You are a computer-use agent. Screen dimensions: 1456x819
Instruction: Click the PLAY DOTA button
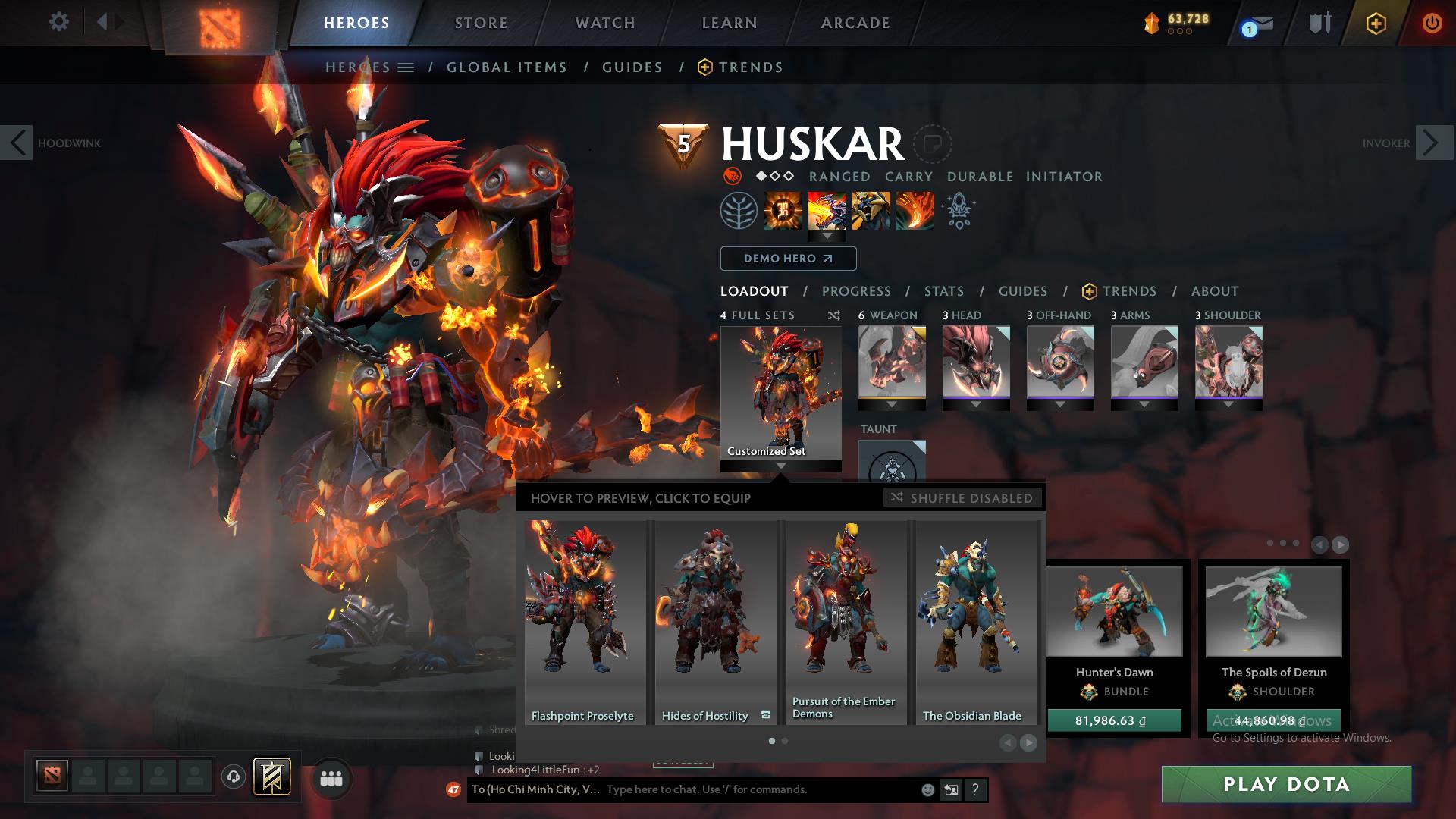[x=1287, y=784]
